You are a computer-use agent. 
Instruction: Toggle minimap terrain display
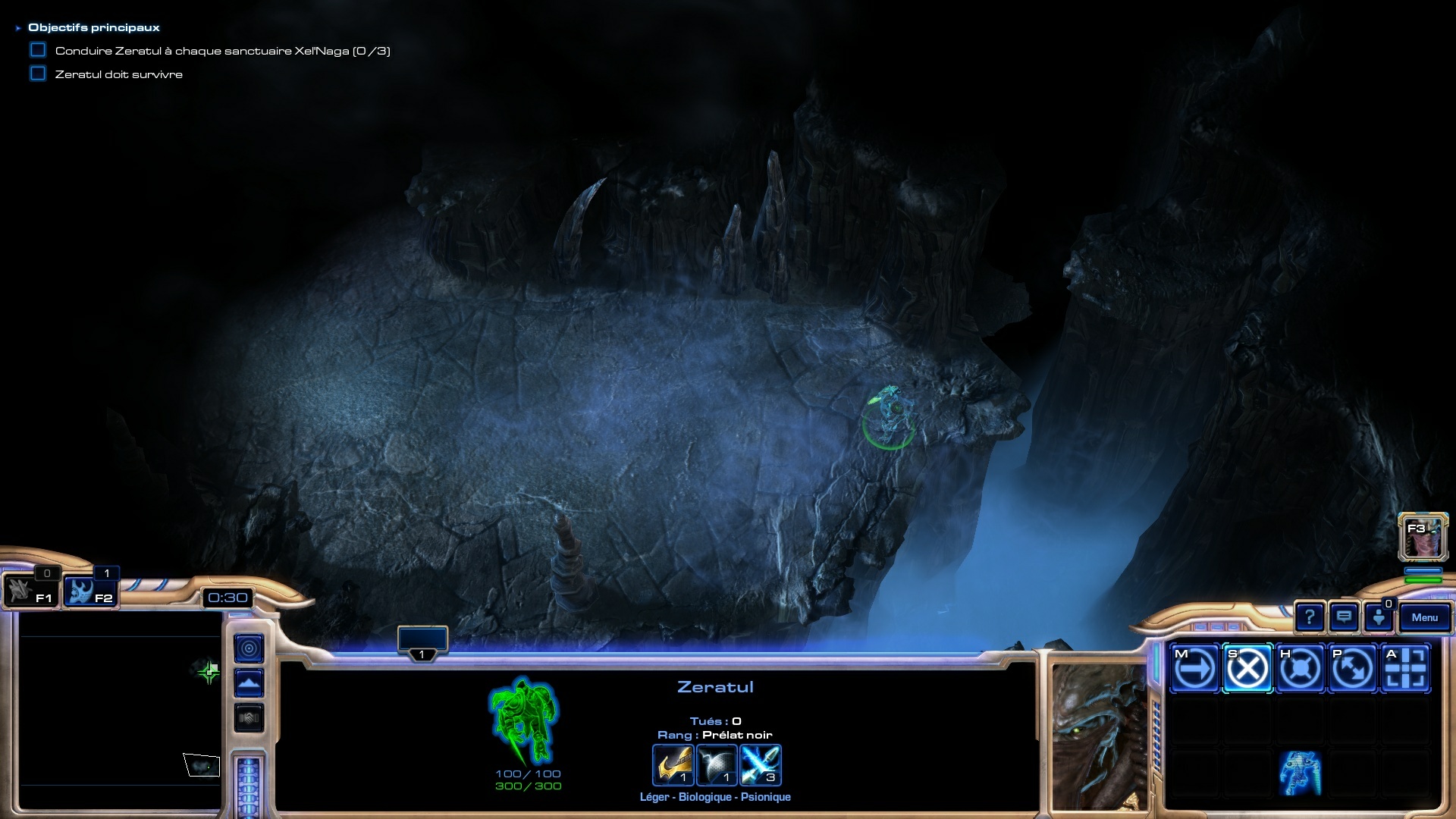pyautogui.click(x=249, y=683)
